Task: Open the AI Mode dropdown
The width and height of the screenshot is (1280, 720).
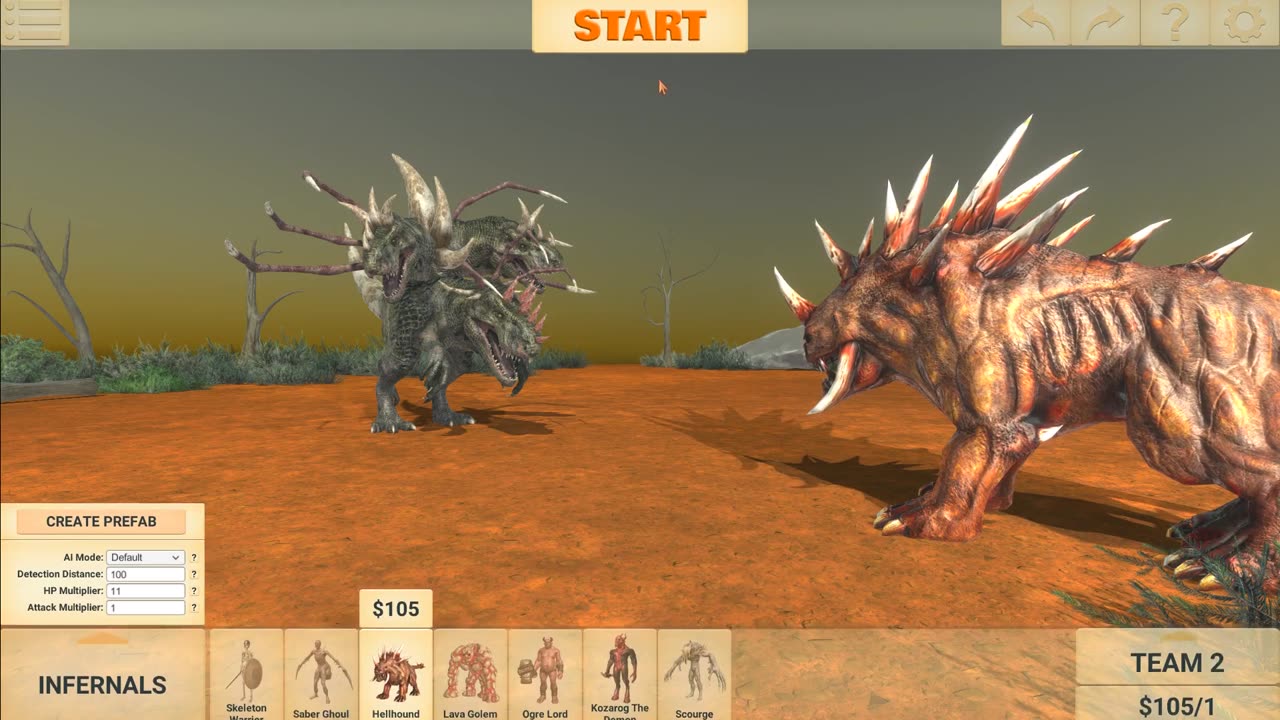Action: 146,557
